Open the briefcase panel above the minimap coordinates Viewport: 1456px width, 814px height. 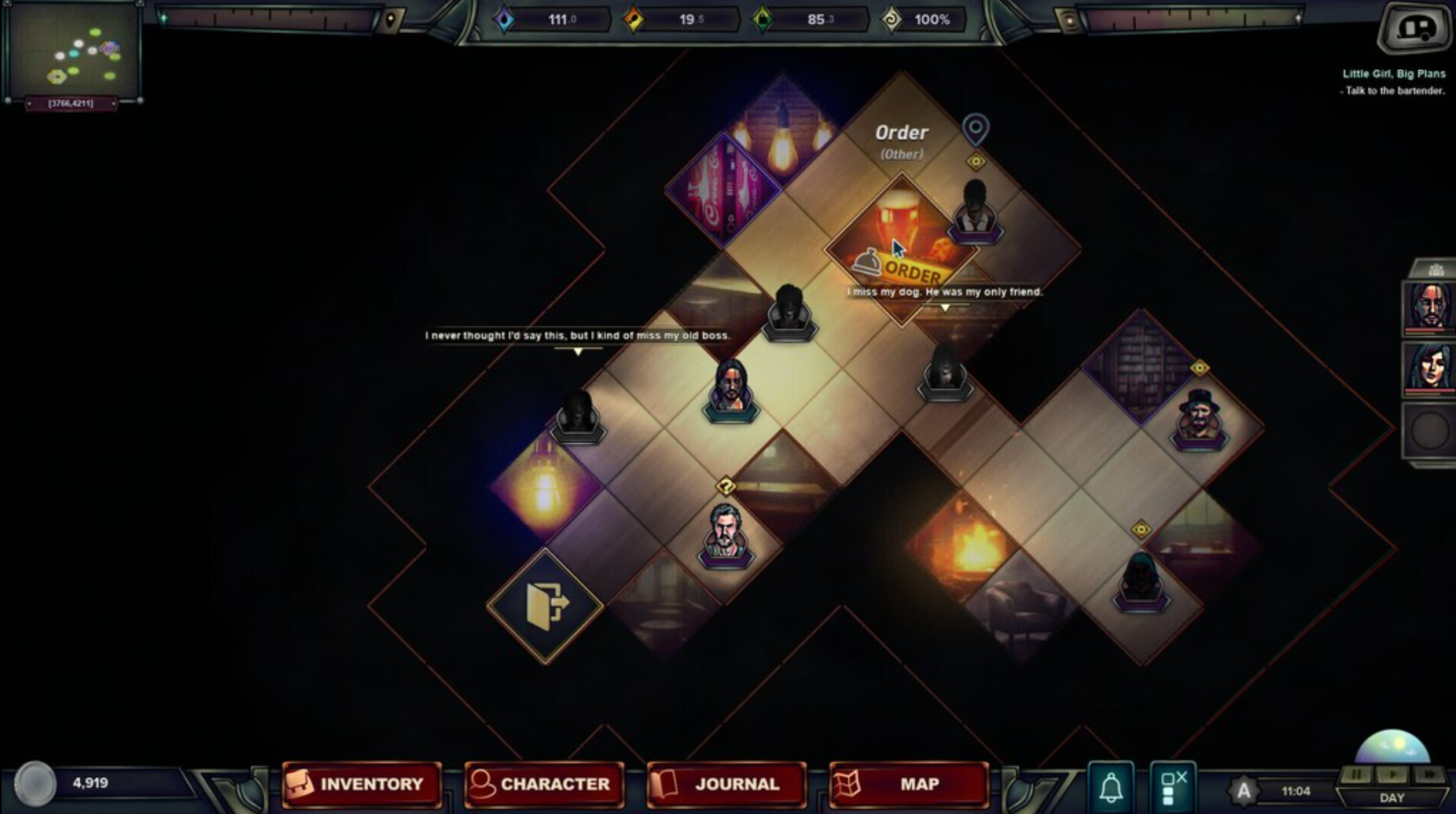(75, 50)
